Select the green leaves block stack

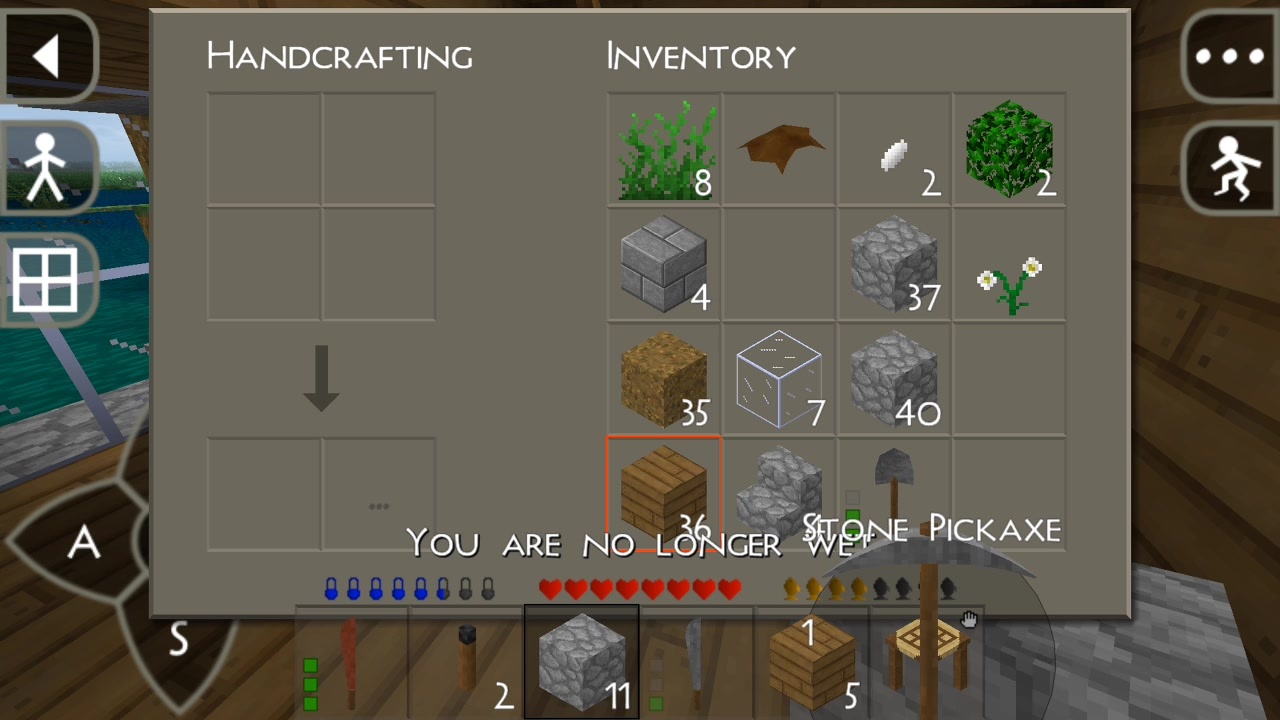1009,150
